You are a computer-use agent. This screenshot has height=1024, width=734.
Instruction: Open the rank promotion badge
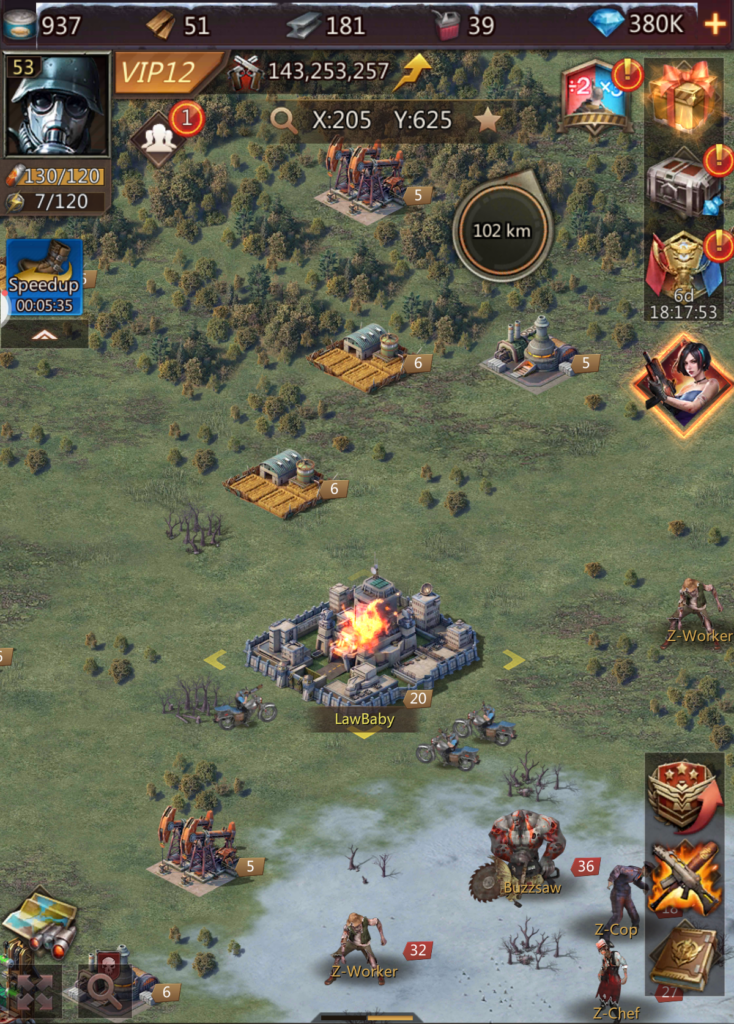[684, 794]
